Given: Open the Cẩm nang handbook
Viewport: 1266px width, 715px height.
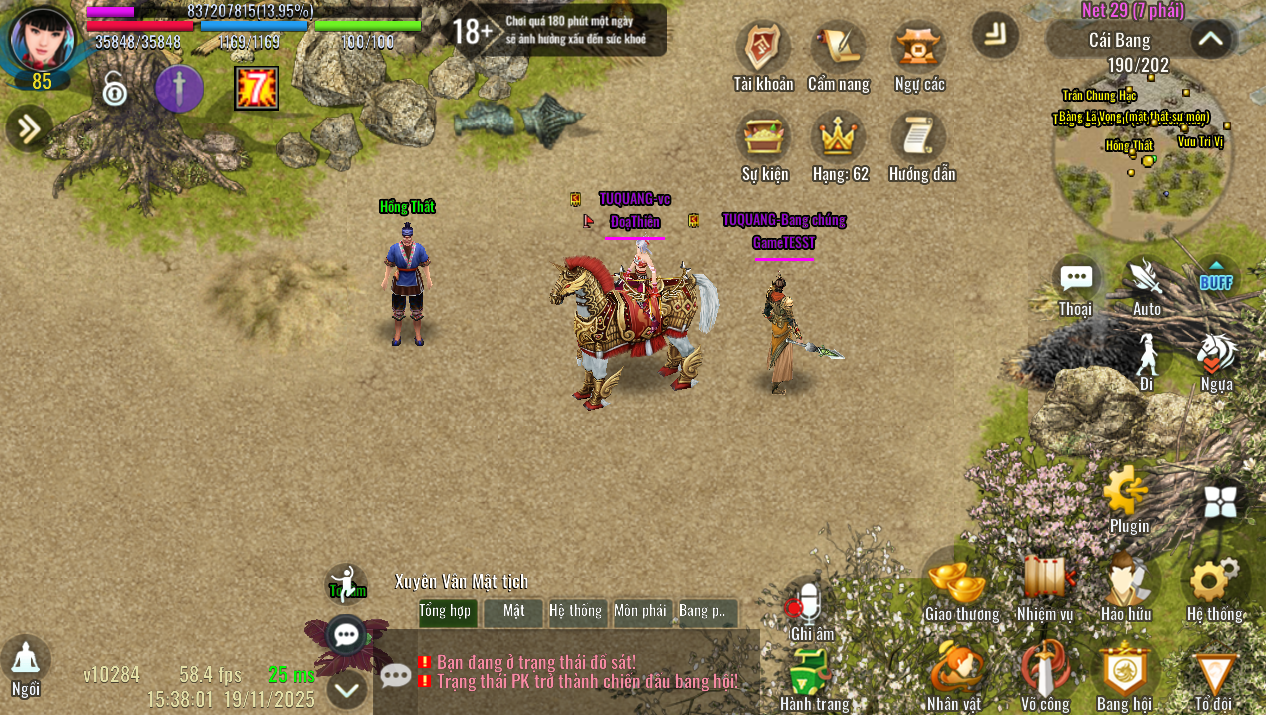Looking at the screenshot, I should point(838,48).
